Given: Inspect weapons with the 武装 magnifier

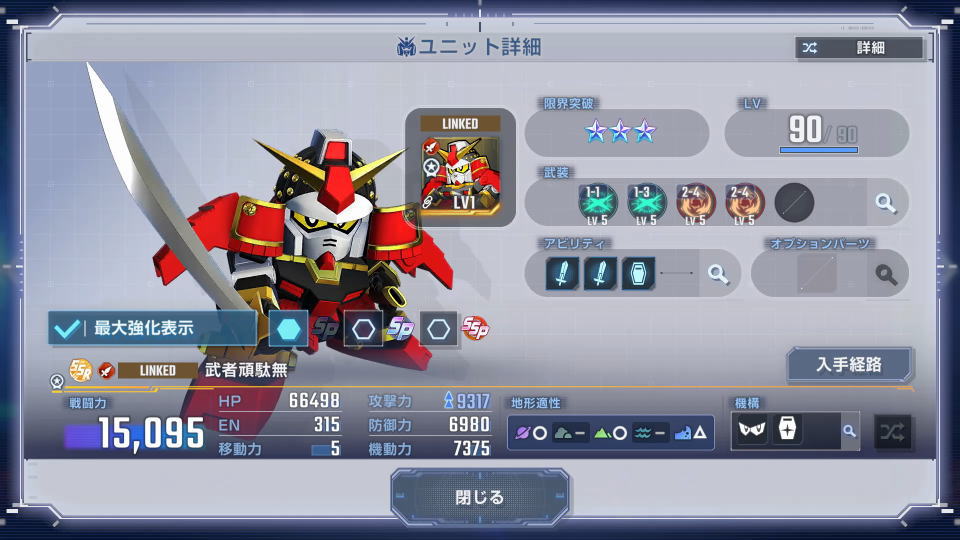Looking at the screenshot, I should (885, 203).
